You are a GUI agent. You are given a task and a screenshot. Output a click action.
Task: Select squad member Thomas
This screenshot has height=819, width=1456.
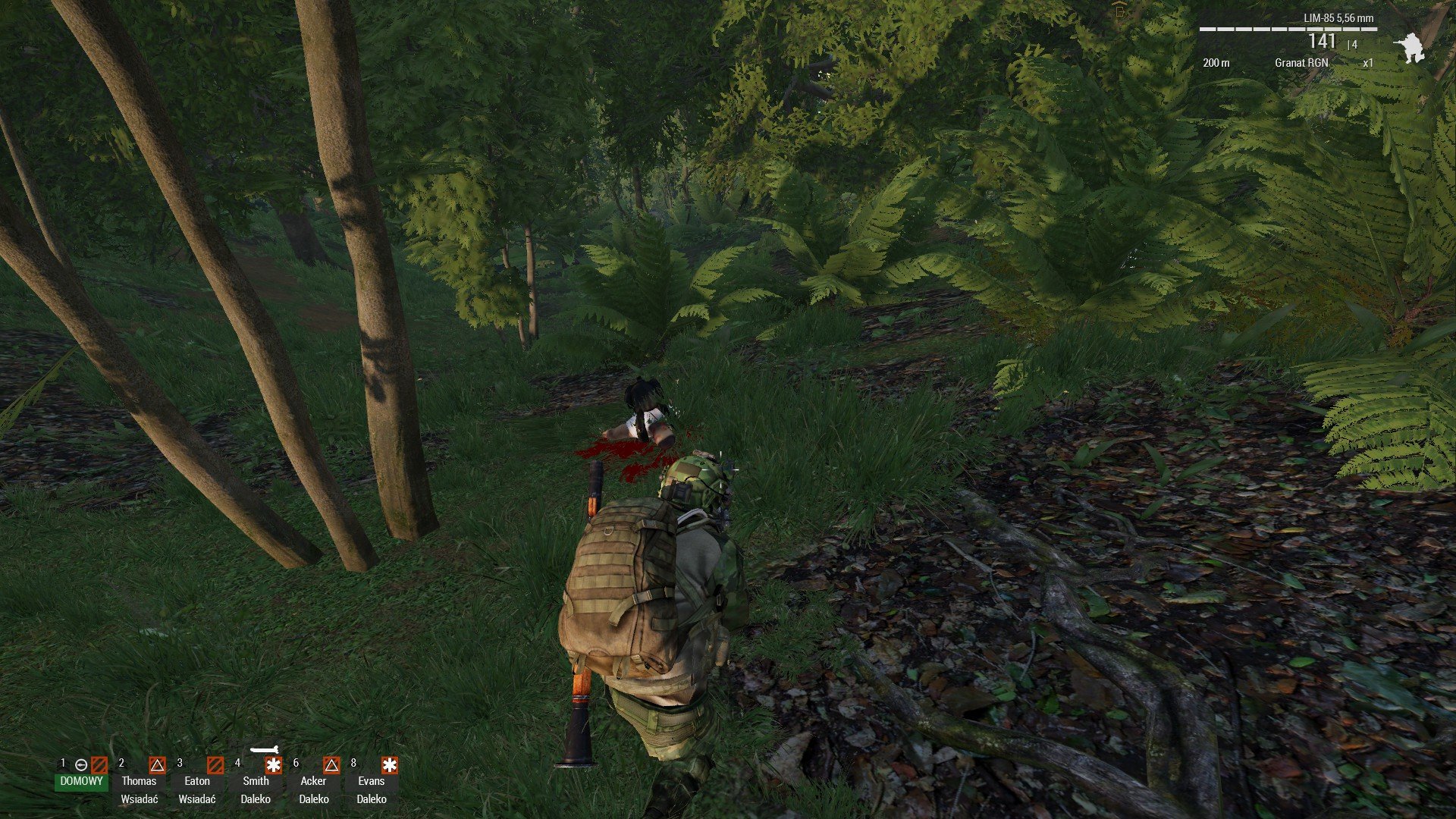pyautogui.click(x=139, y=780)
